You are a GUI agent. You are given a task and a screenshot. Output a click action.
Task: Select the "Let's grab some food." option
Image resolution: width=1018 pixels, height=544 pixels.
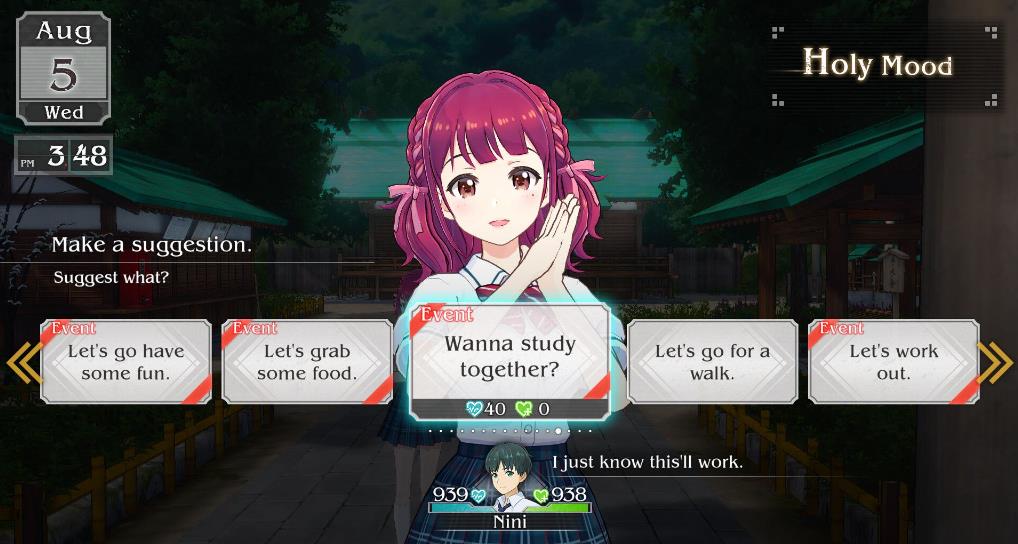click(x=307, y=362)
